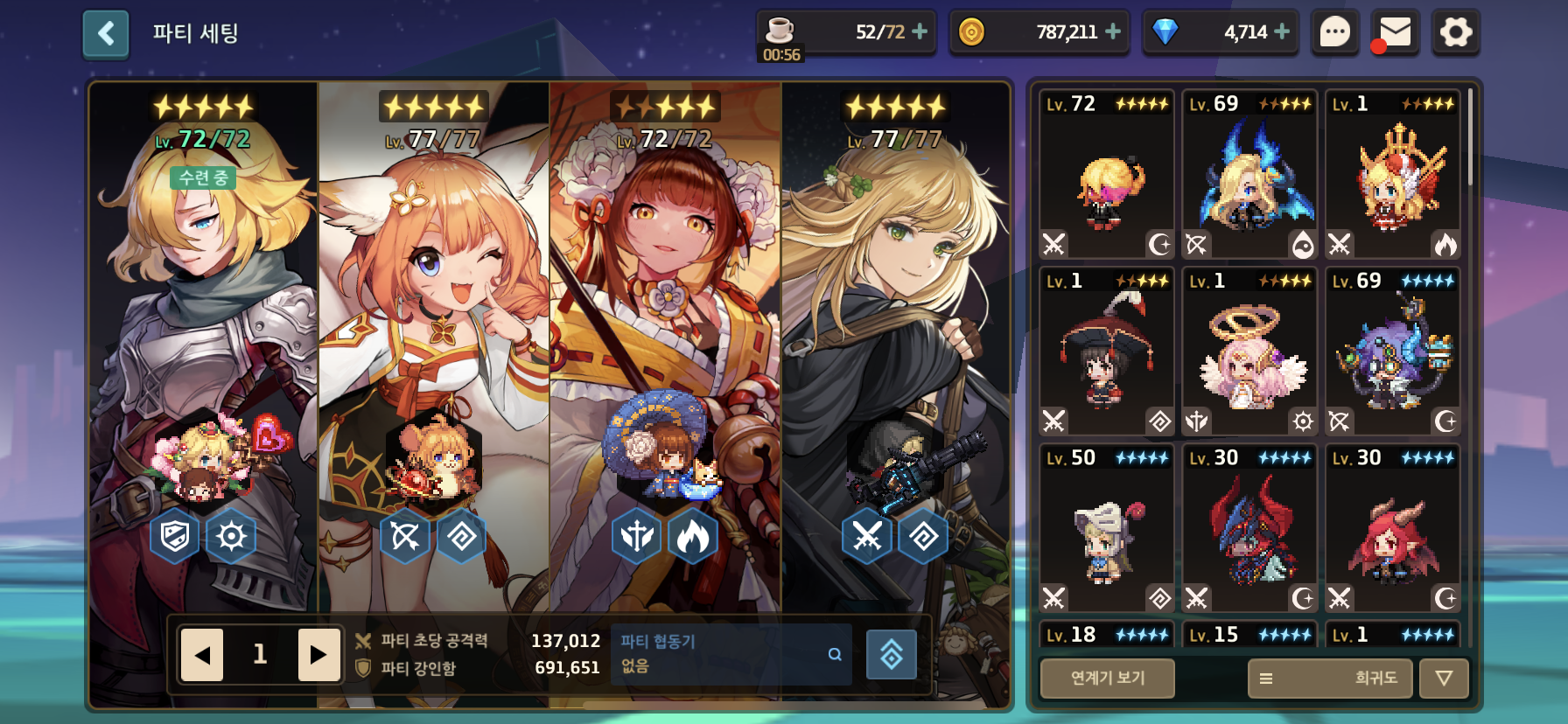Add more coffee stamina with the plus
This screenshot has width=1568, height=724.
[920, 31]
